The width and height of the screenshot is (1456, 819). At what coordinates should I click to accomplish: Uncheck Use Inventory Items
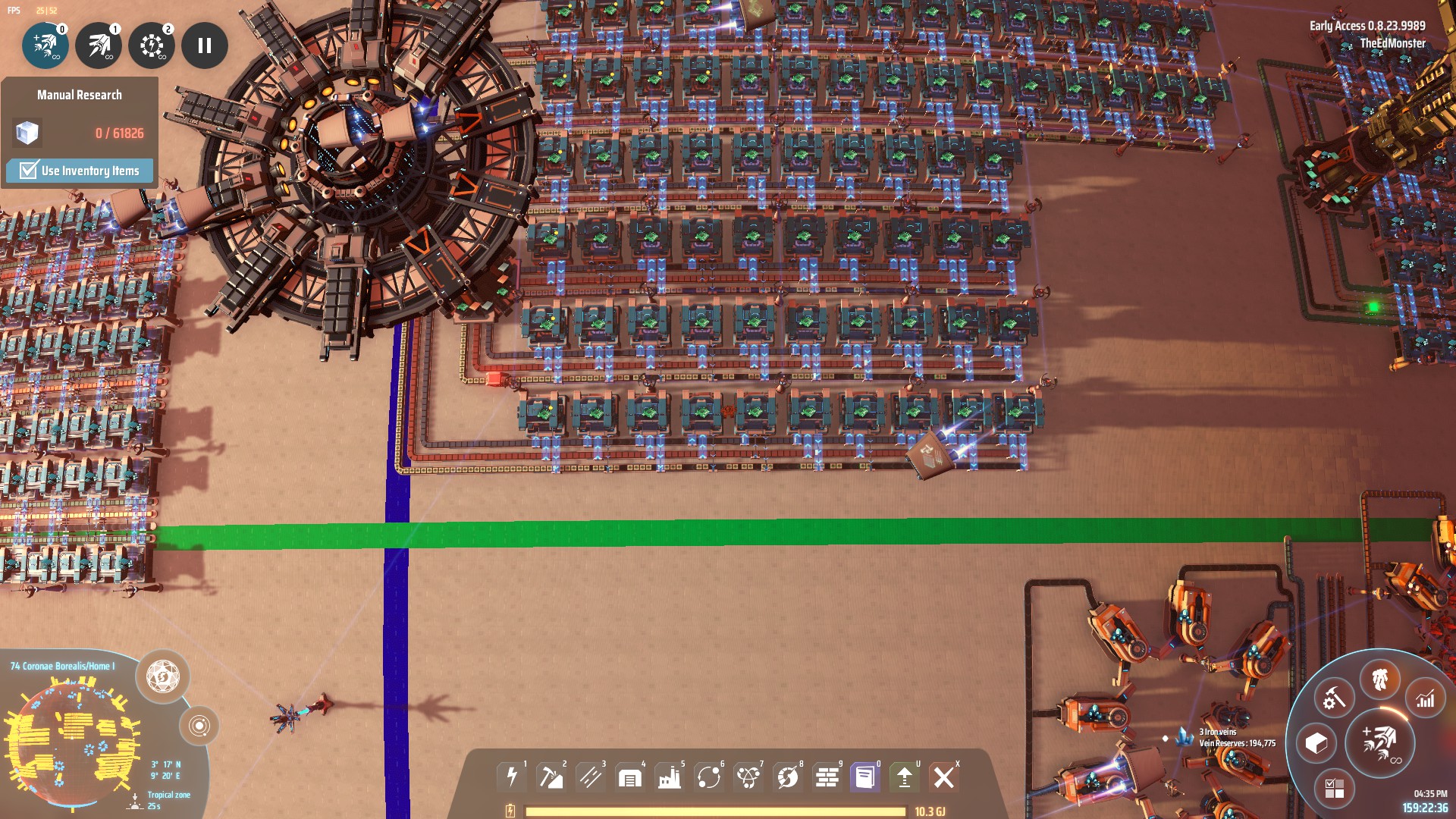coord(28,171)
